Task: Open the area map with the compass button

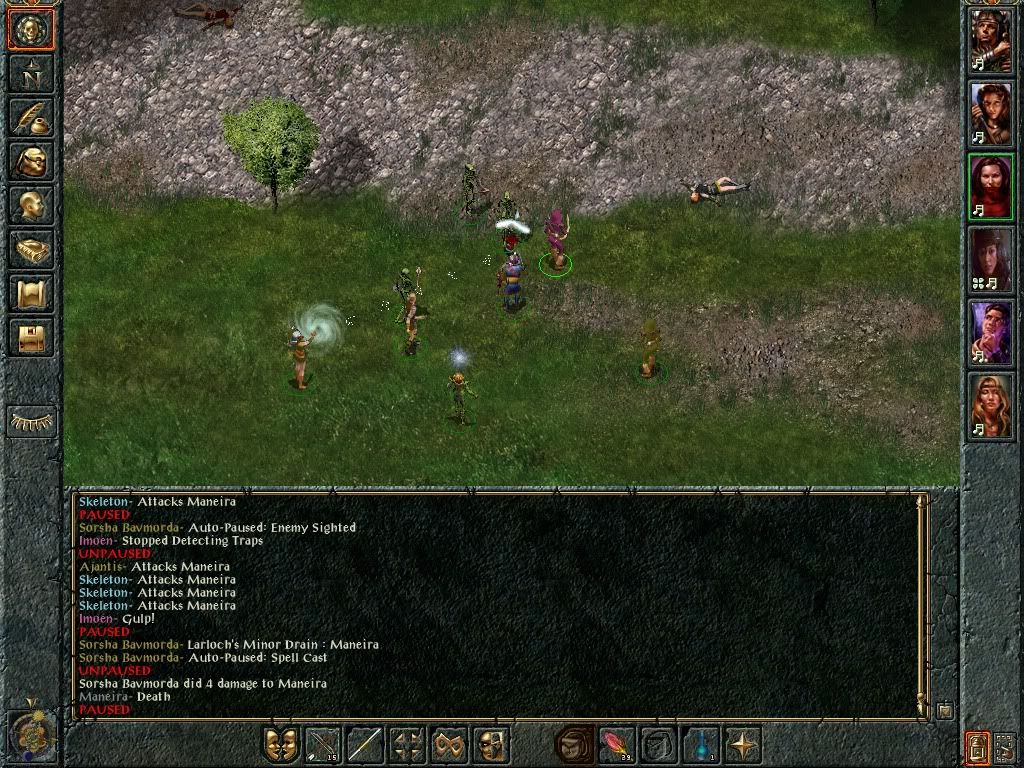Action: coord(31,73)
